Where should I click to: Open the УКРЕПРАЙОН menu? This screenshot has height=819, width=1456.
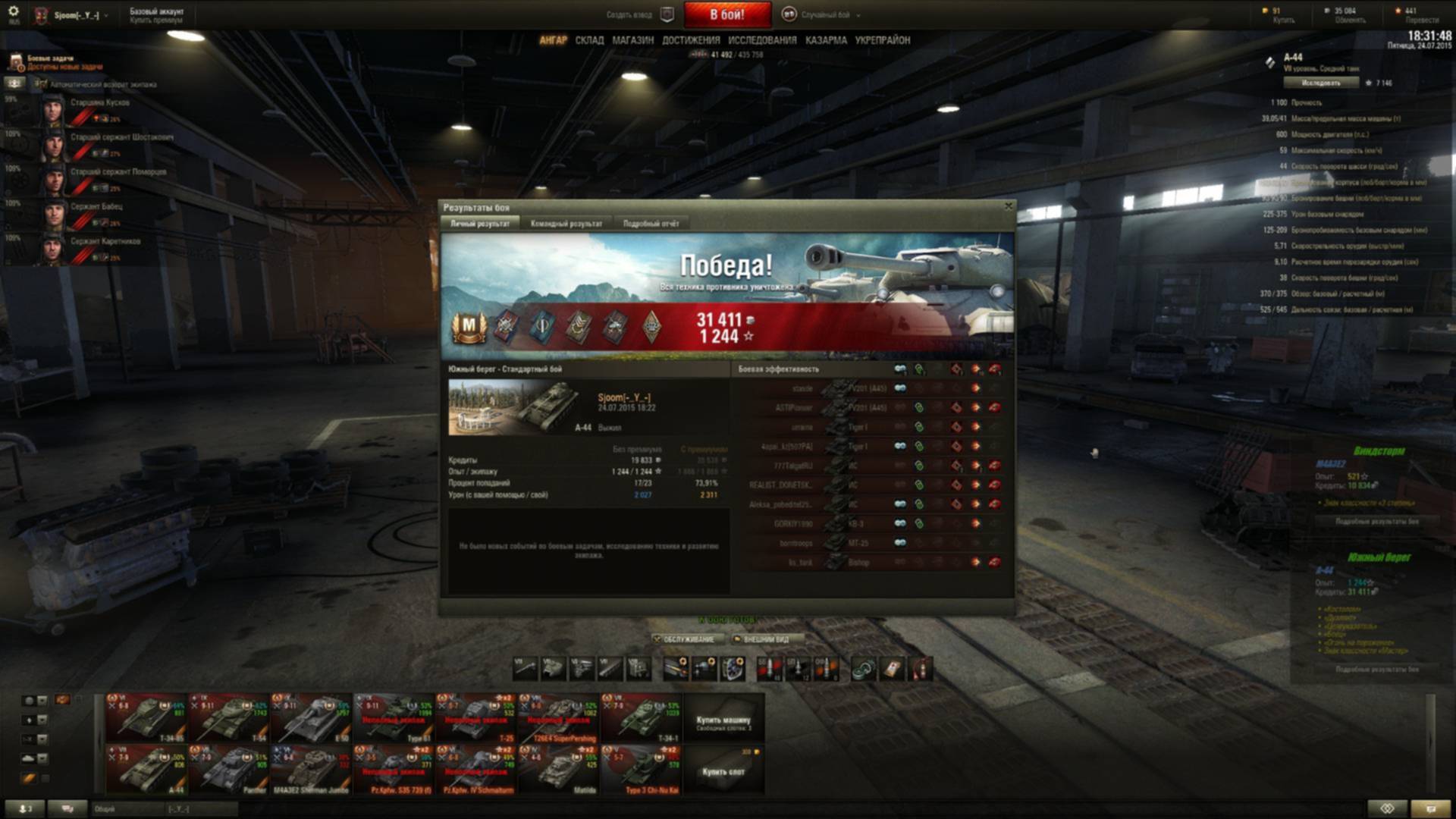pyautogui.click(x=882, y=40)
